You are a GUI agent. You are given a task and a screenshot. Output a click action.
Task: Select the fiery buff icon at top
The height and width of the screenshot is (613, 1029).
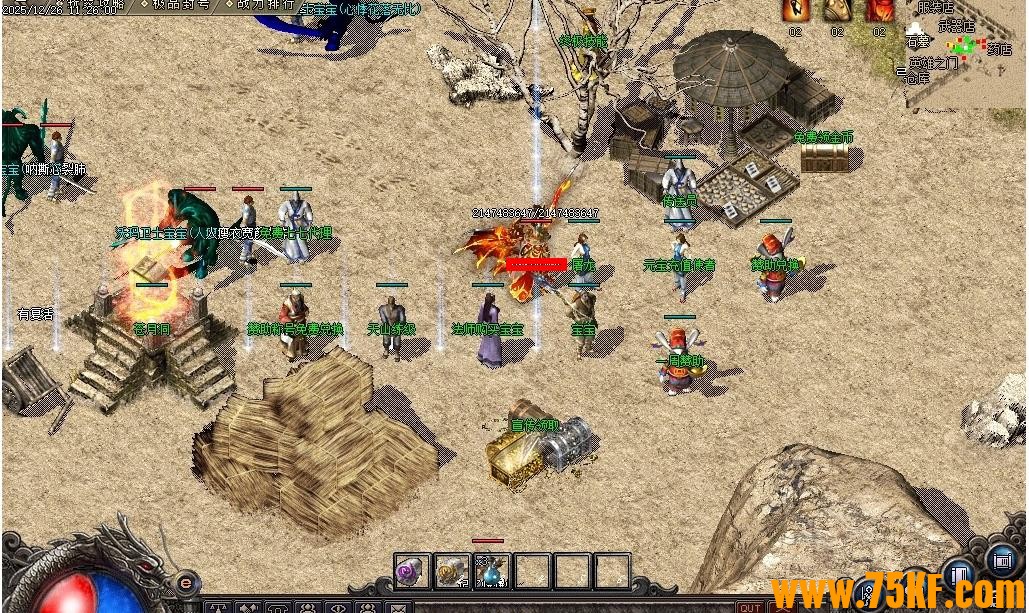pyautogui.click(x=795, y=9)
